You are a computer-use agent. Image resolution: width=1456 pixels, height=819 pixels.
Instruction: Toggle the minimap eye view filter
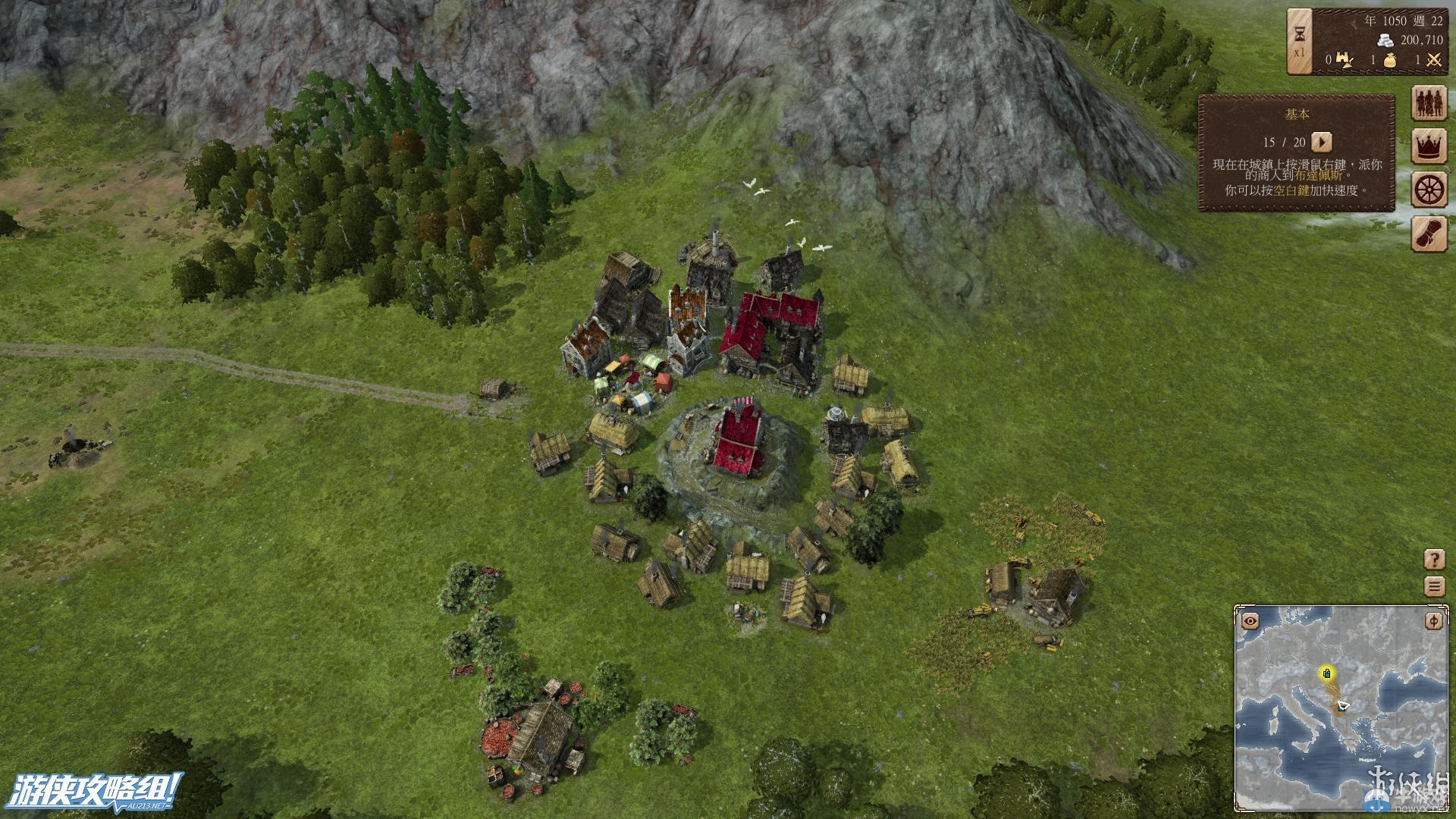(x=1250, y=621)
